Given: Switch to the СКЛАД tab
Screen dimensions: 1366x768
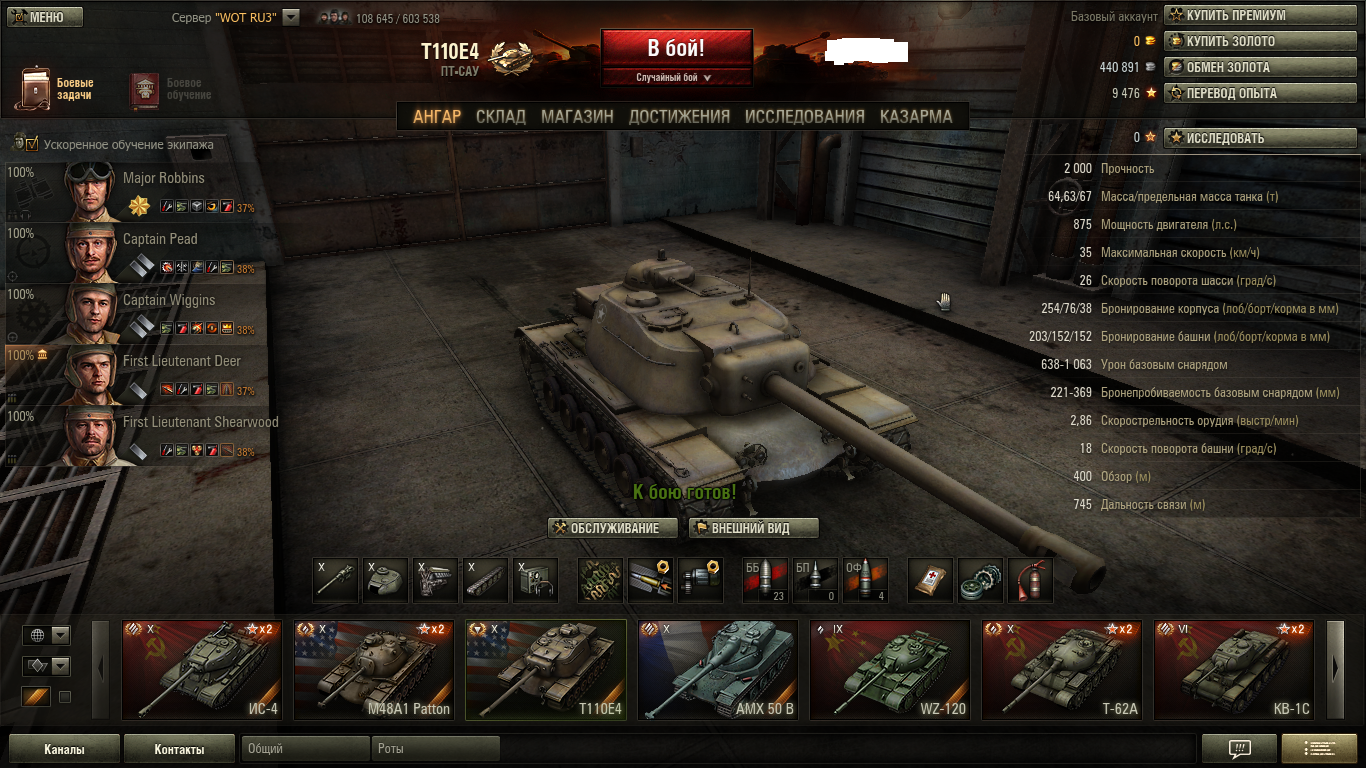Looking at the screenshot, I should point(500,116).
